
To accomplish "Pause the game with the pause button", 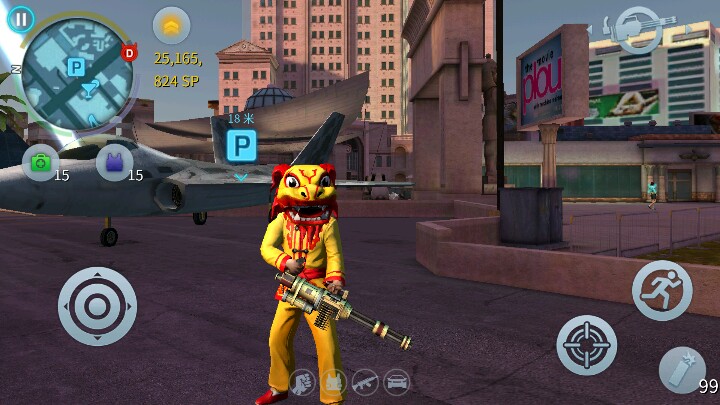I will pos(20,19).
